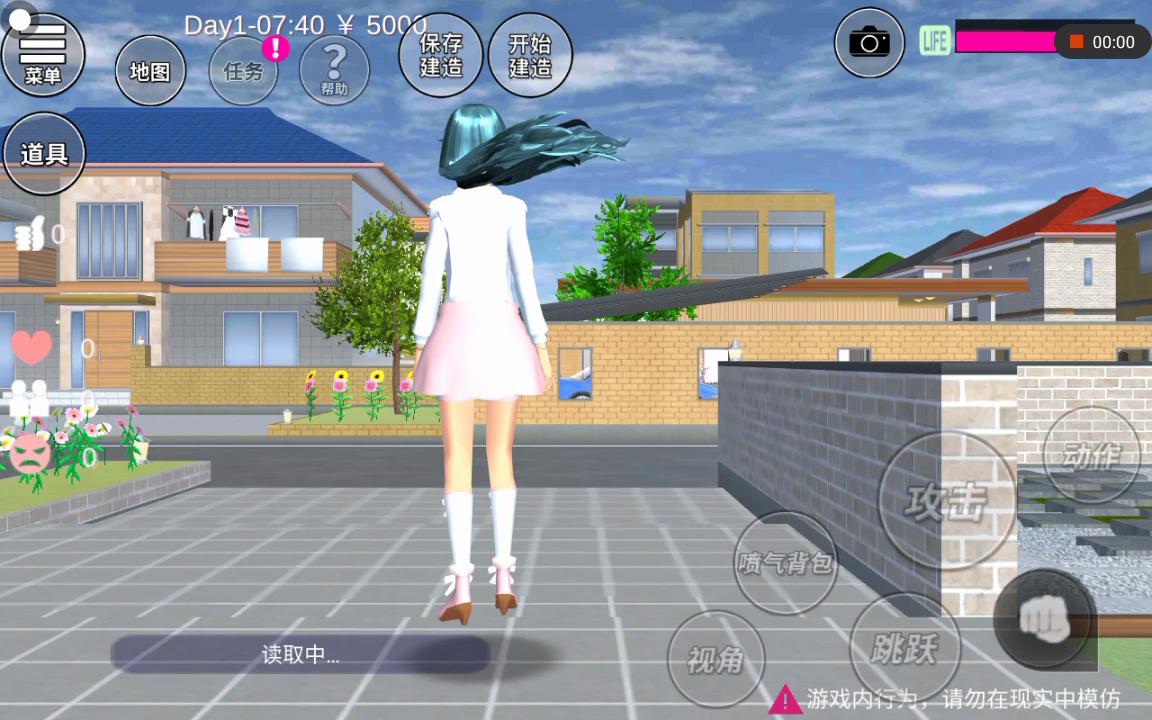This screenshot has height=720, width=1152.
Task: Switch camera with 视角 button
Action: (716, 658)
